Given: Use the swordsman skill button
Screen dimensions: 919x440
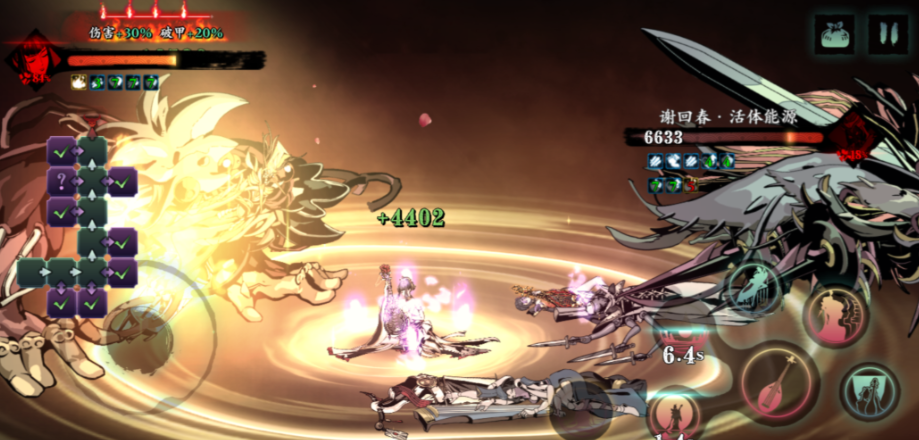Looking at the screenshot, I should 675,414.
